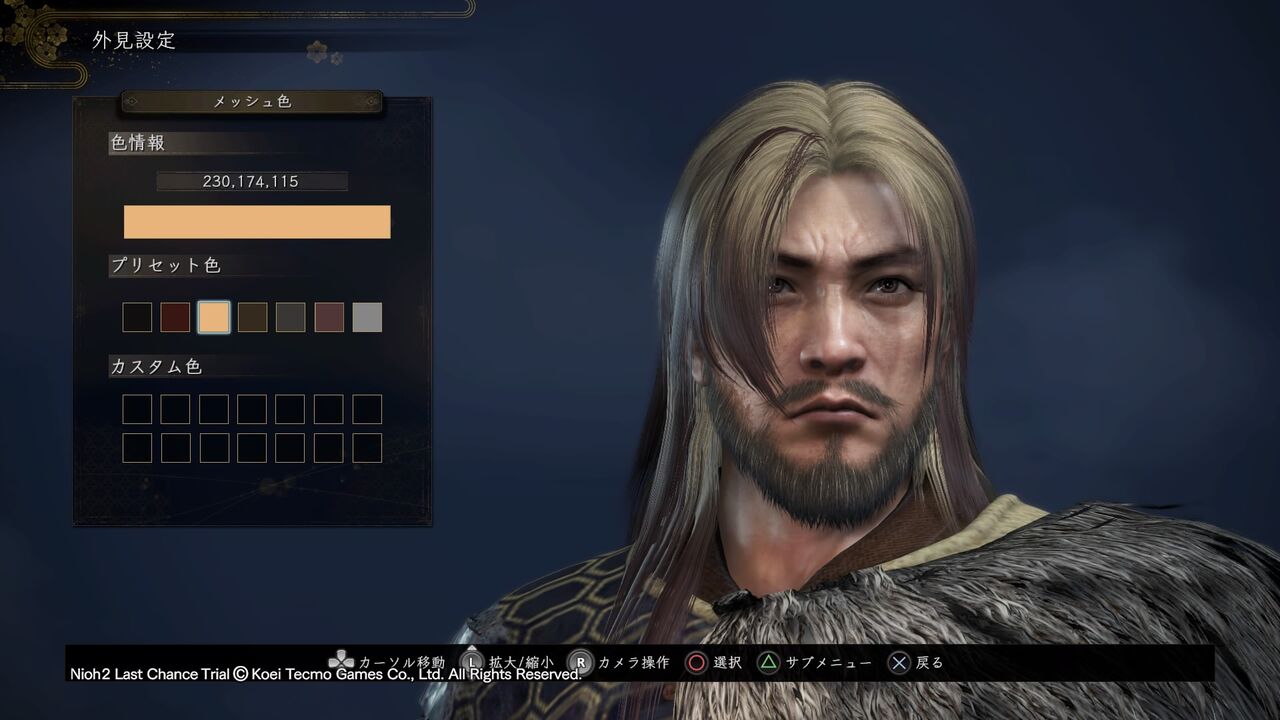Click the right arrow on the メッシュ色 header

tap(370, 102)
